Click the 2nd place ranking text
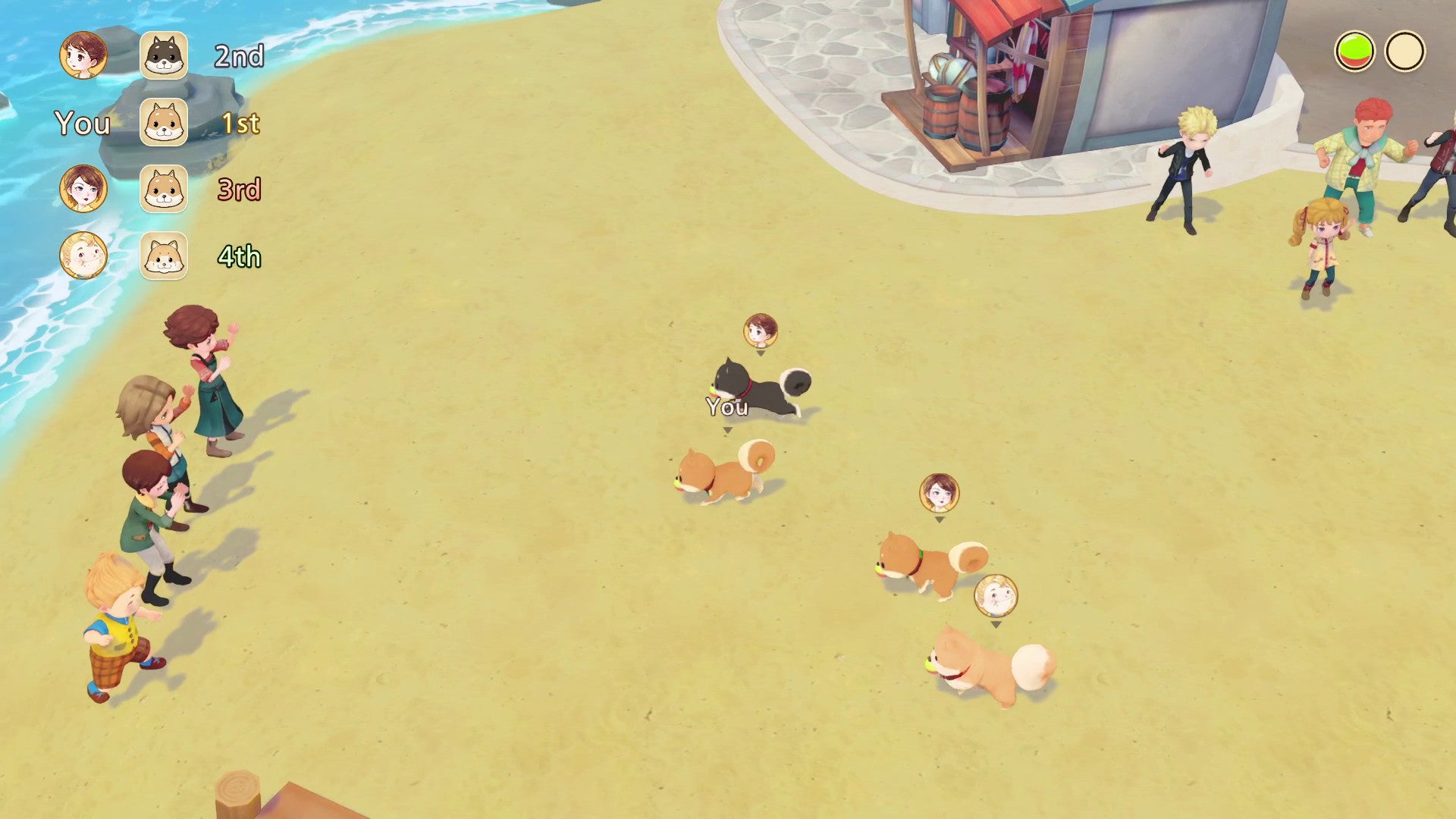 click(240, 56)
